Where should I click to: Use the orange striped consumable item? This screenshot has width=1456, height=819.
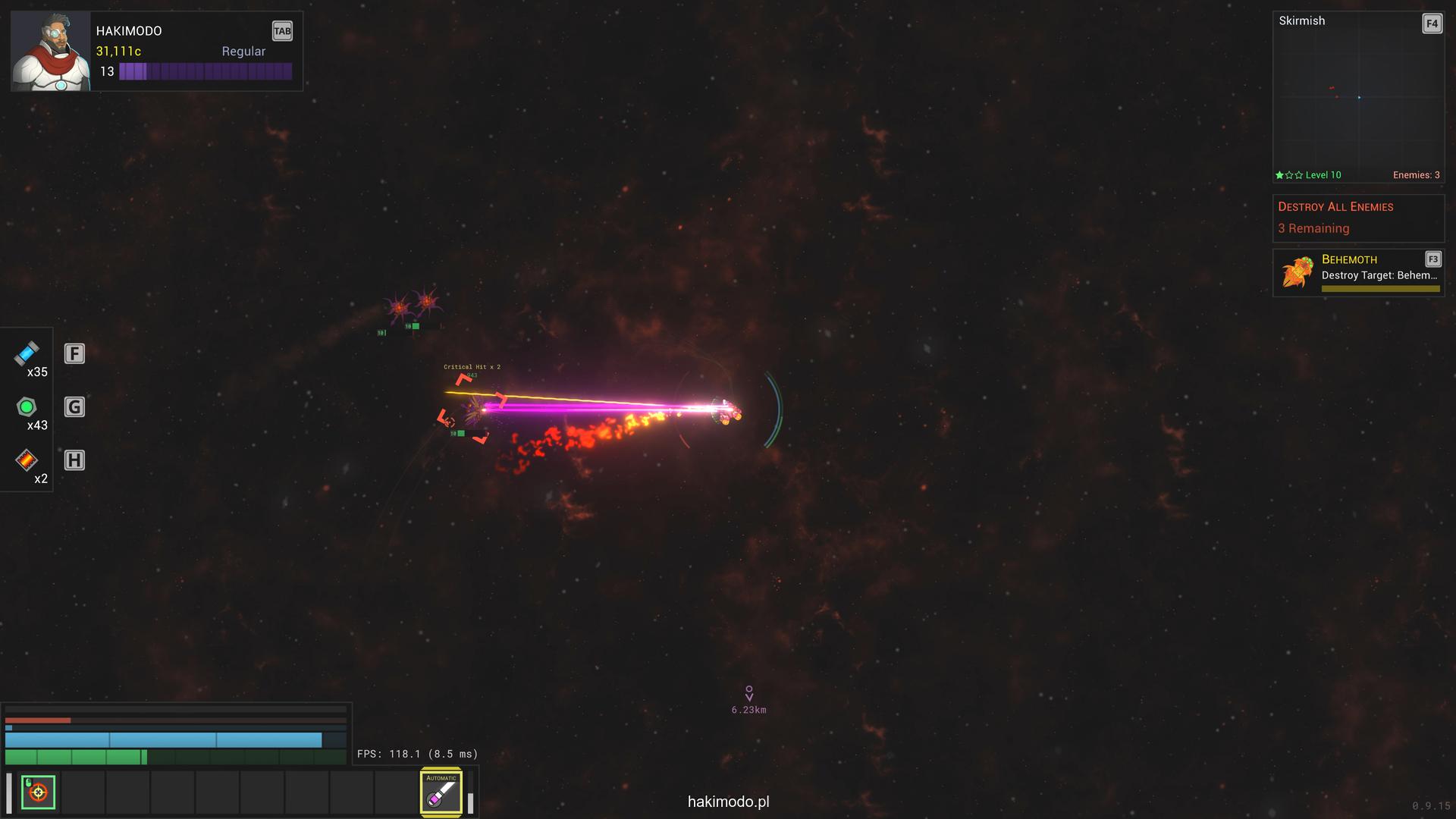(27, 460)
